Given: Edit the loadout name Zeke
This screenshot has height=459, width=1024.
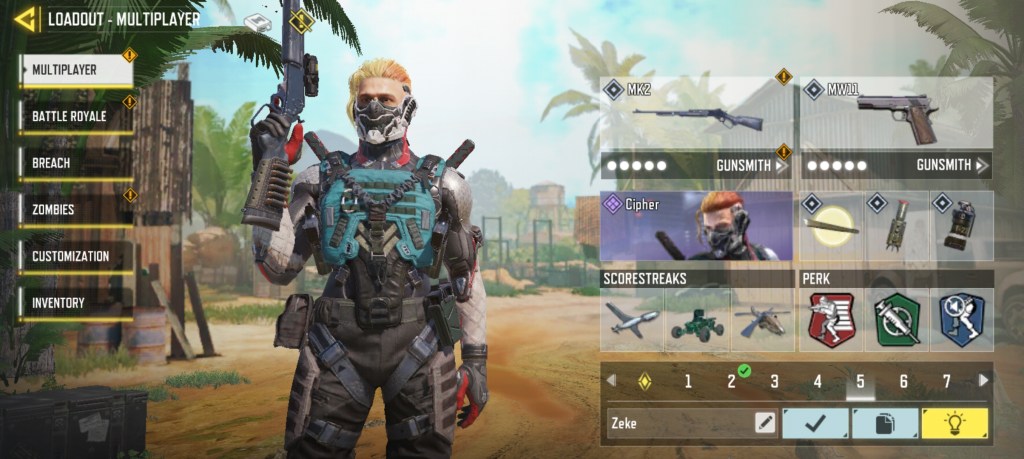Looking at the screenshot, I should (765, 423).
